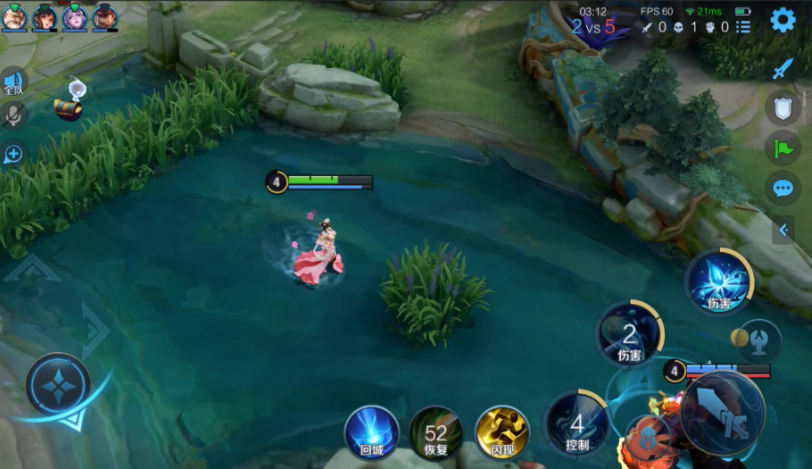Toggle the muted microphone
812x469 pixels.
pos(13,115)
